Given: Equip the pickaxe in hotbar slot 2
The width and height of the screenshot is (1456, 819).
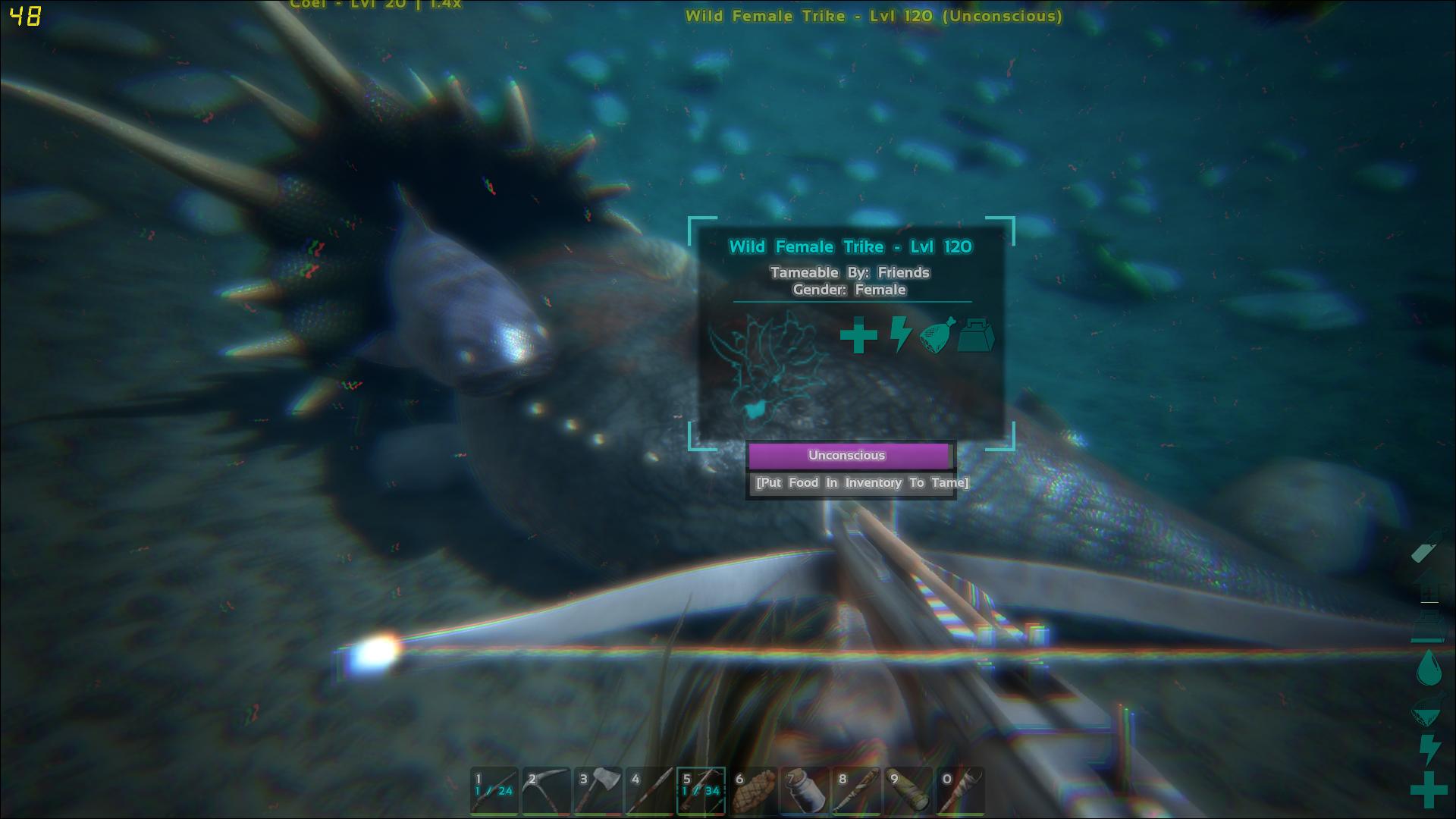Looking at the screenshot, I should [546, 791].
